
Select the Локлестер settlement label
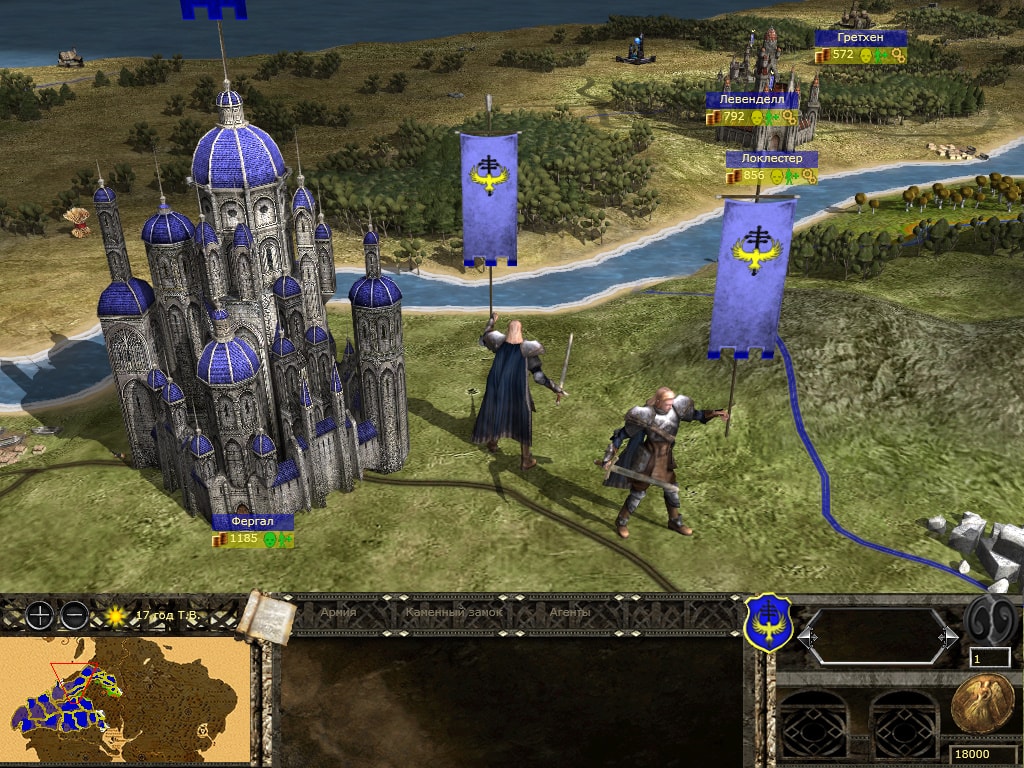[771, 158]
